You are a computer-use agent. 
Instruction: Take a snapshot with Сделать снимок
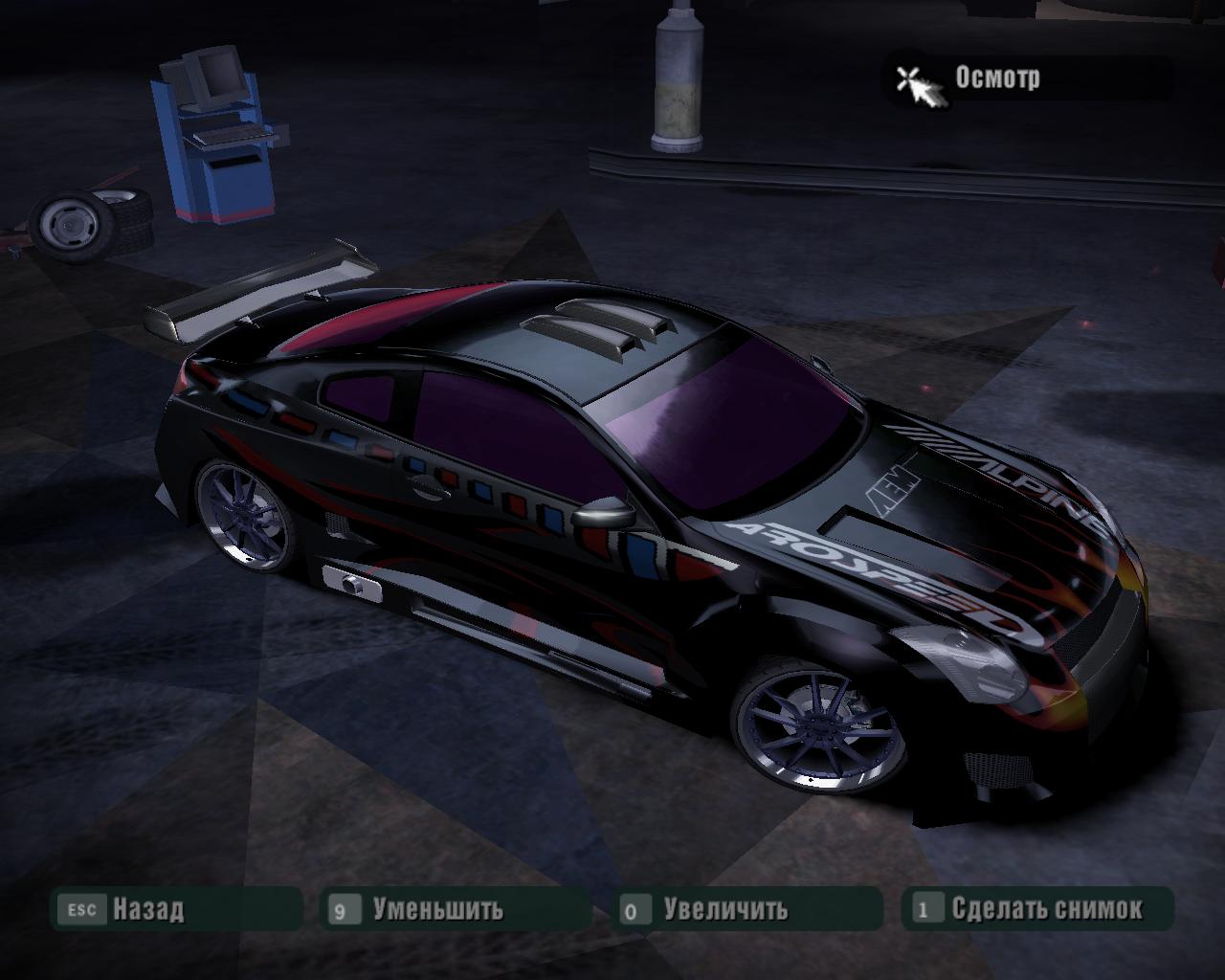point(1046,908)
